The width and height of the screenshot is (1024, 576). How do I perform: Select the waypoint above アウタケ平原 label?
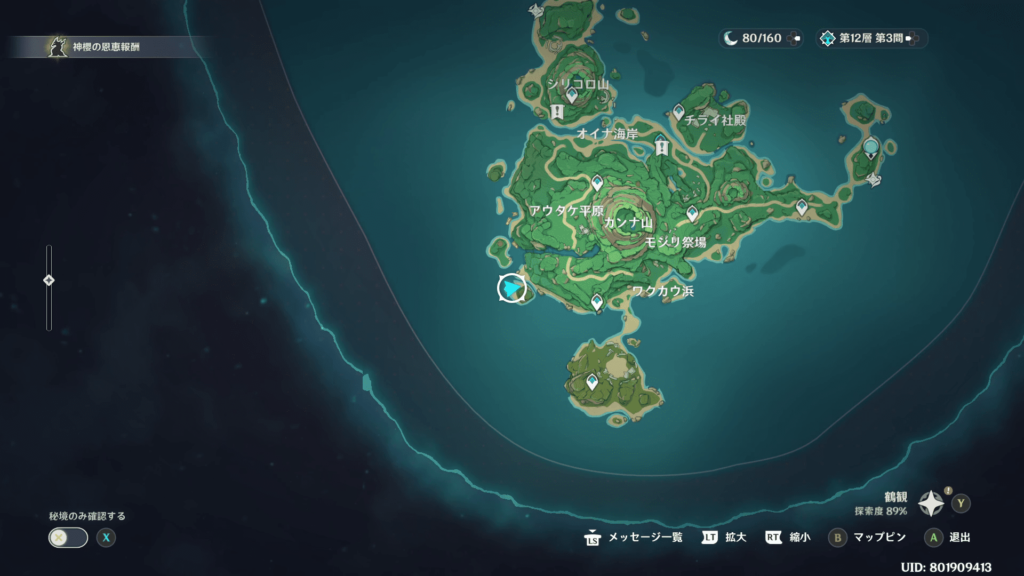(597, 183)
